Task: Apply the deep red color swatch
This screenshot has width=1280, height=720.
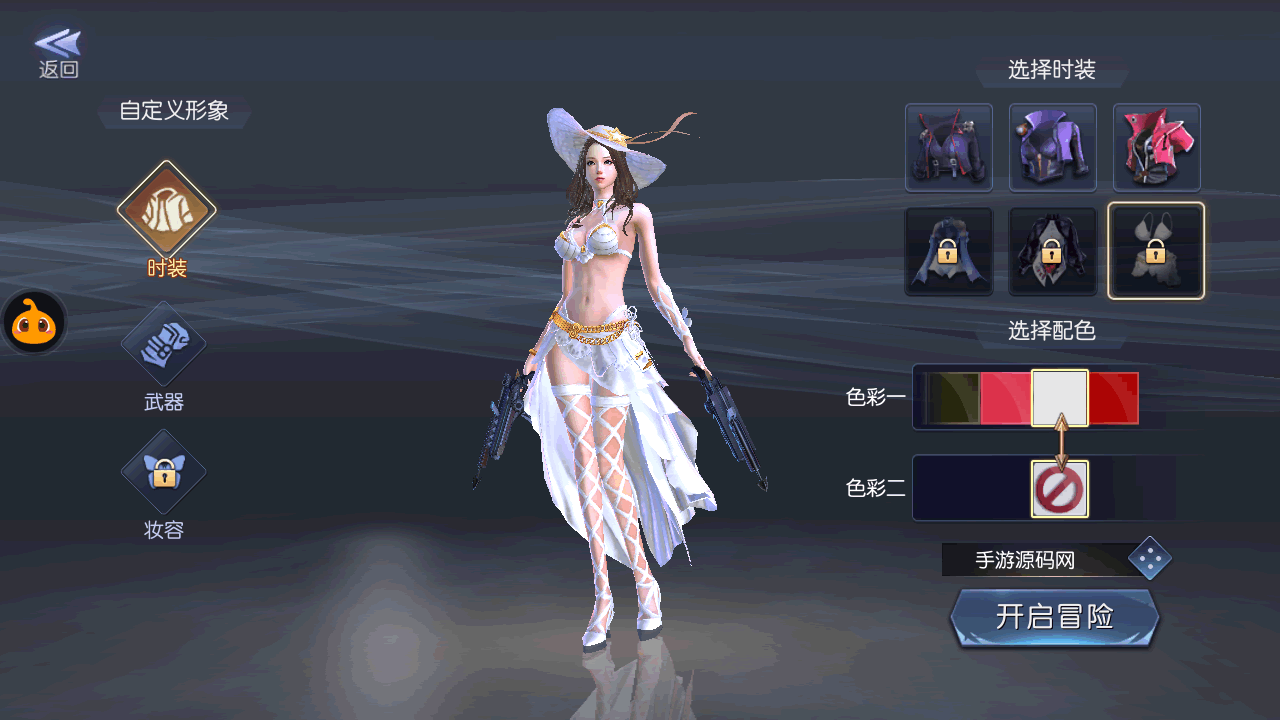Action: (1114, 398)
